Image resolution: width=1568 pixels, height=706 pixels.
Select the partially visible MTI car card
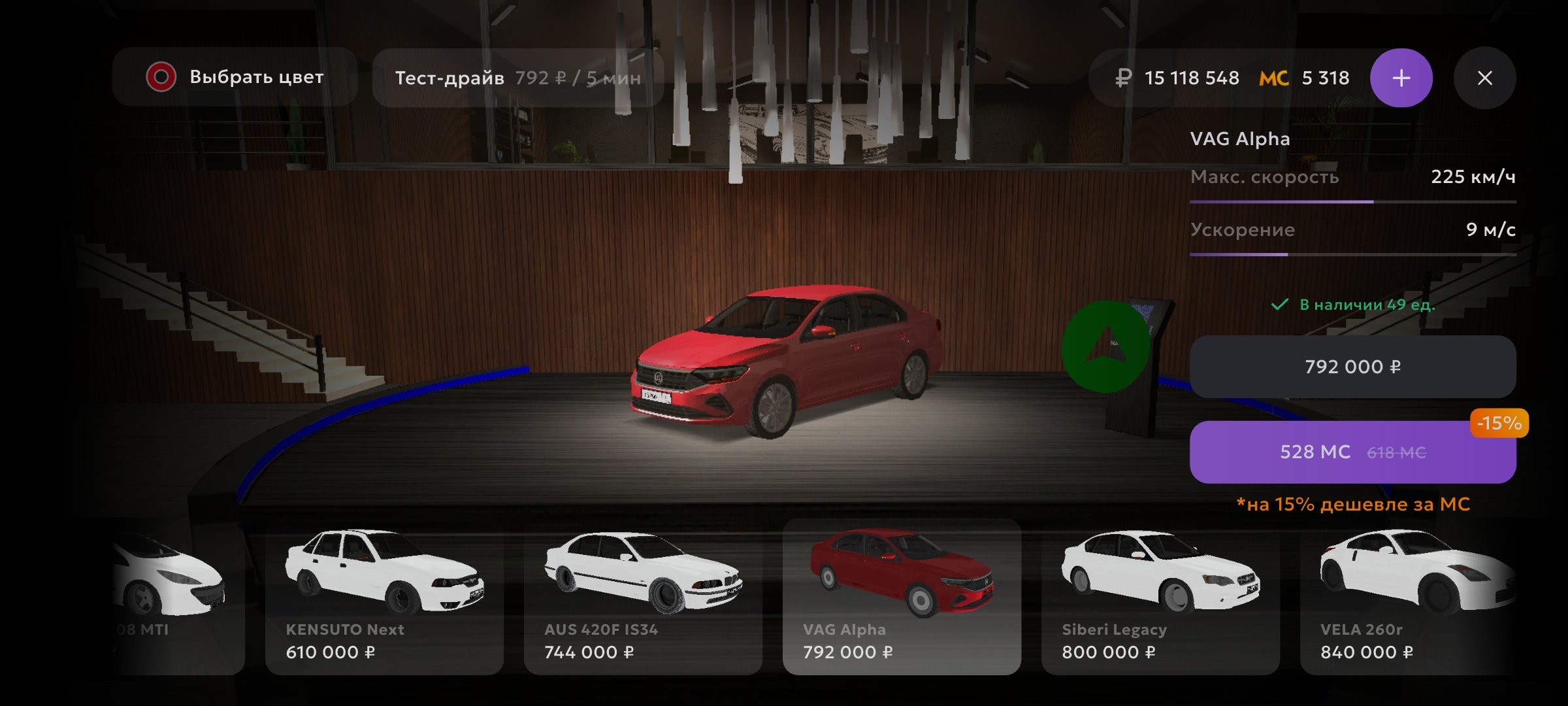pos(176,596)
